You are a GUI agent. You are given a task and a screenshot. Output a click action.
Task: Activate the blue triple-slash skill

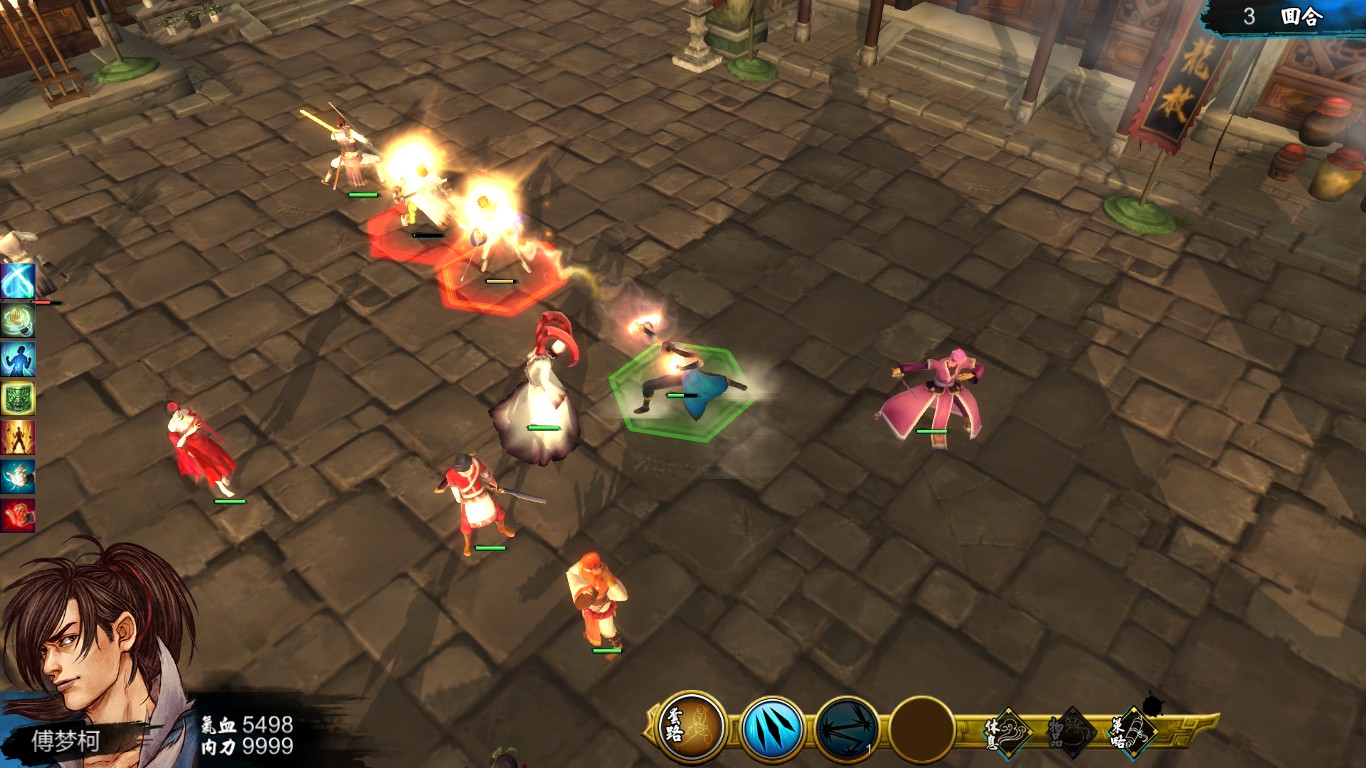coord(772,729)
